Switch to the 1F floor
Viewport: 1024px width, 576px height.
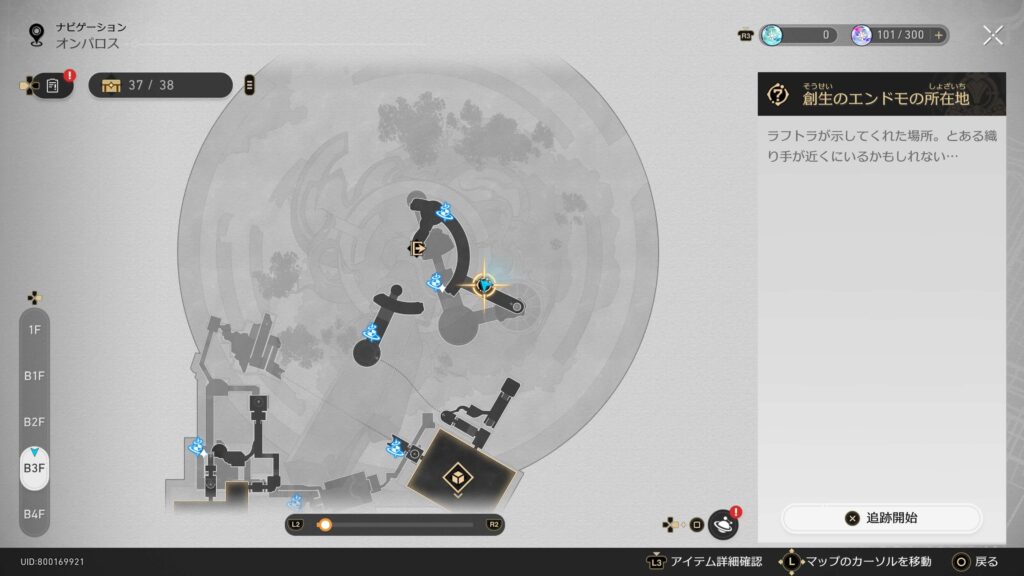pyautogui.click(x=34, y=329)
